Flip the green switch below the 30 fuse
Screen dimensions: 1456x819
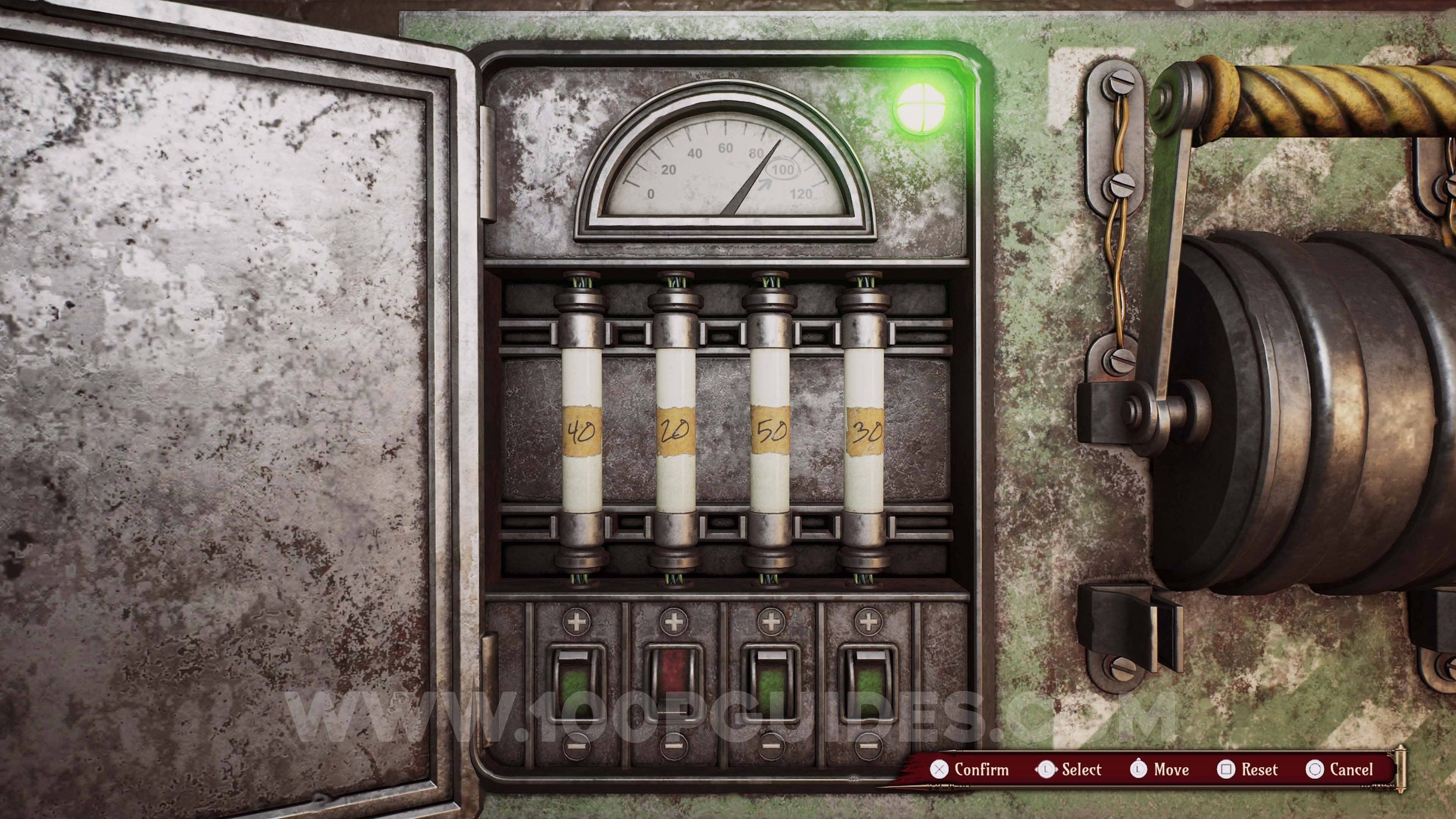tap(868, 683)
